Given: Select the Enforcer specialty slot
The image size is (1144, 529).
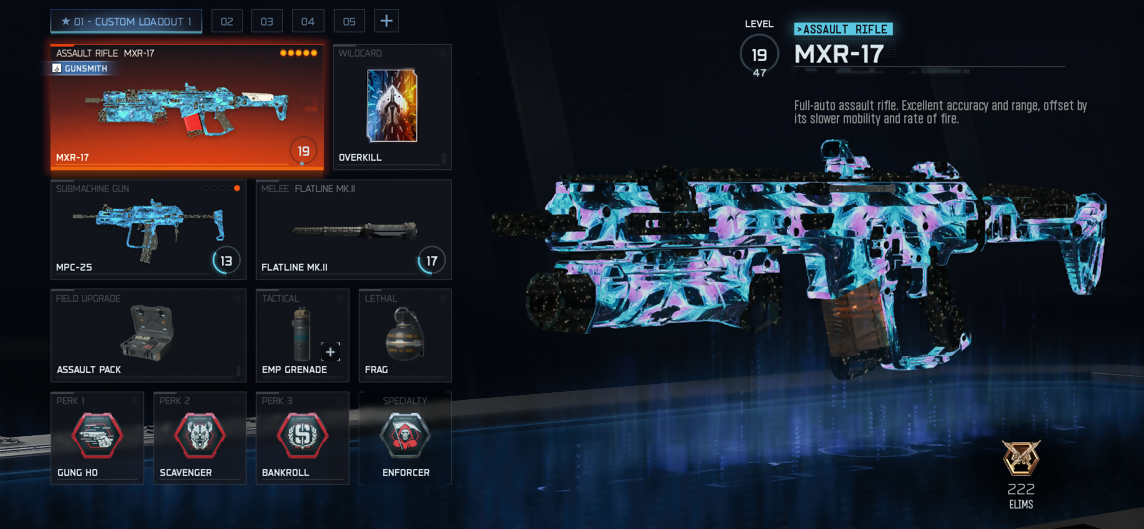Looking at the screenshot, I should tap(405, 438).
